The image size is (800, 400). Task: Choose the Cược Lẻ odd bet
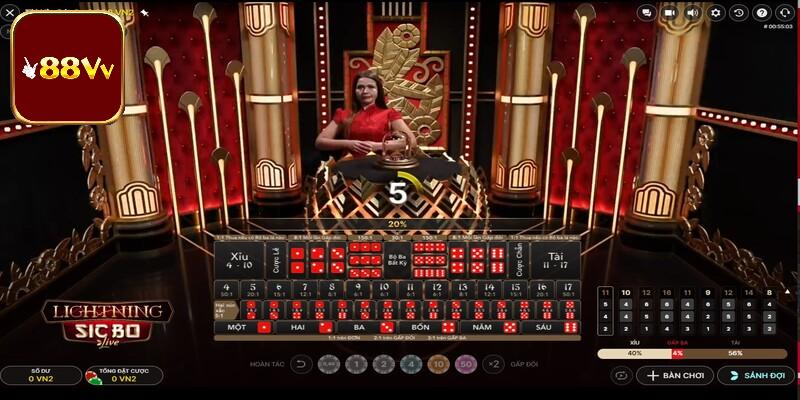point(274,259)
